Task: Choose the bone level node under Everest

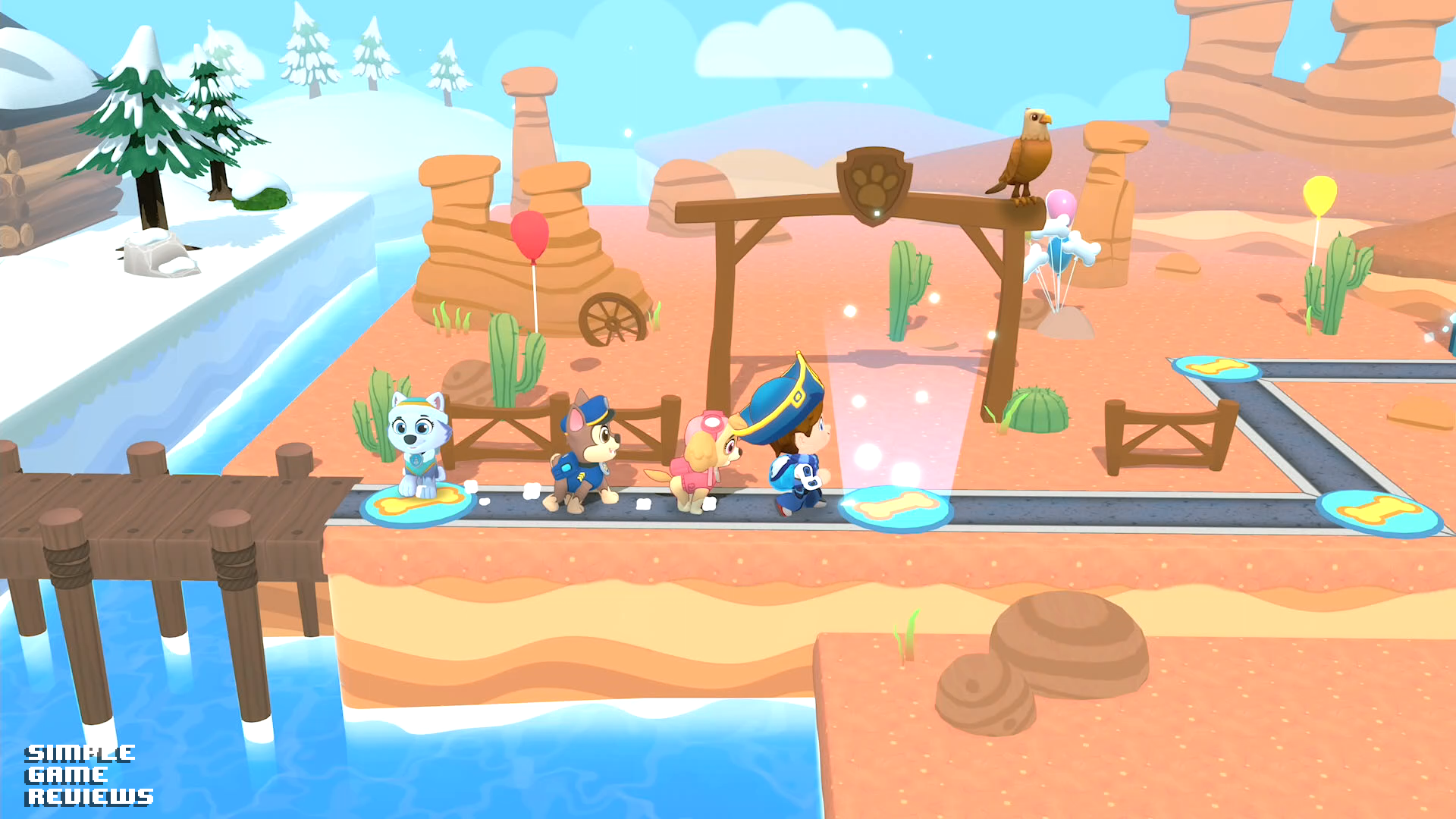Action: click(x=416, y=504)
